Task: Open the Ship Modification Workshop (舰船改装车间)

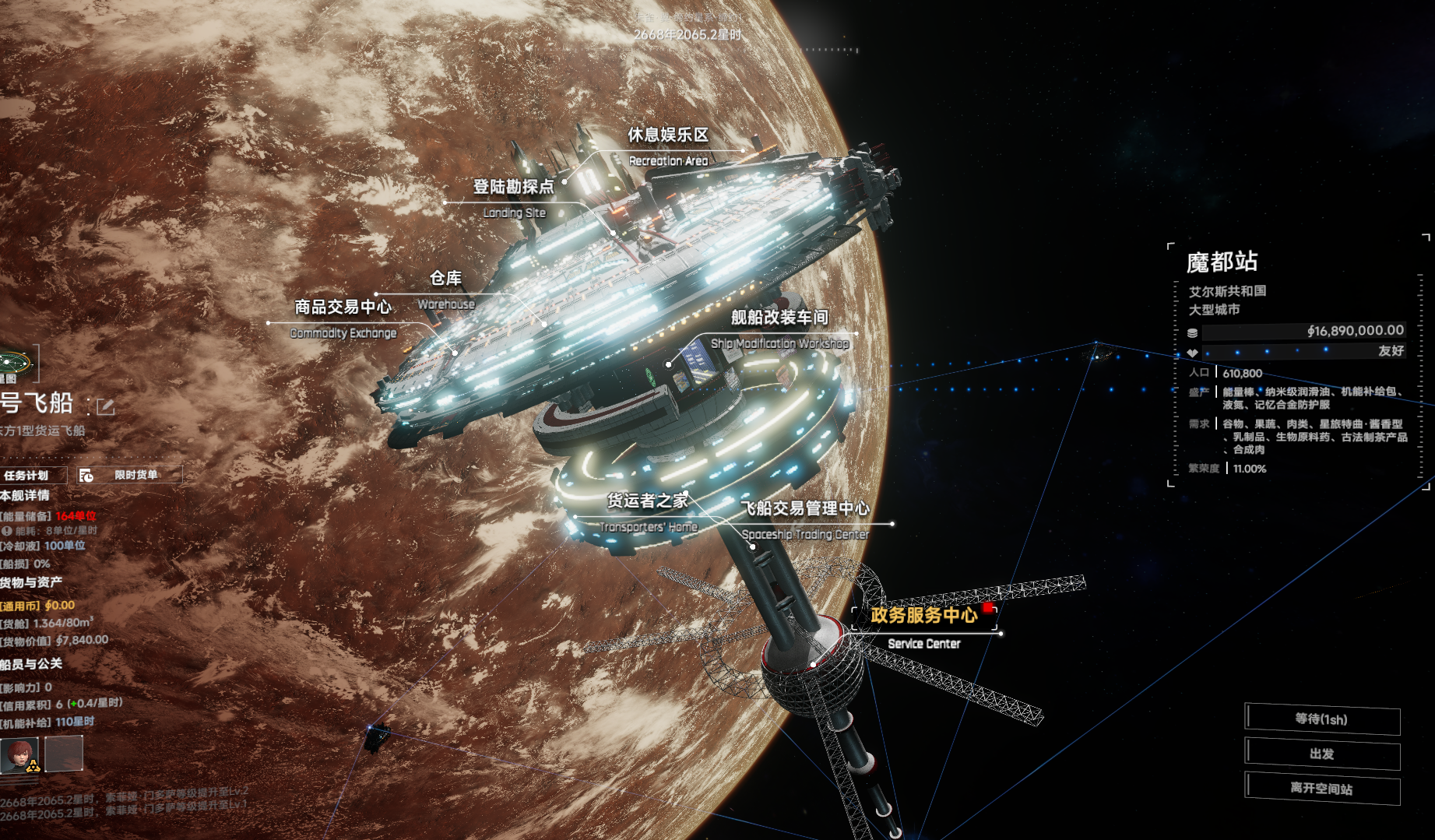Action: (779, 318)
